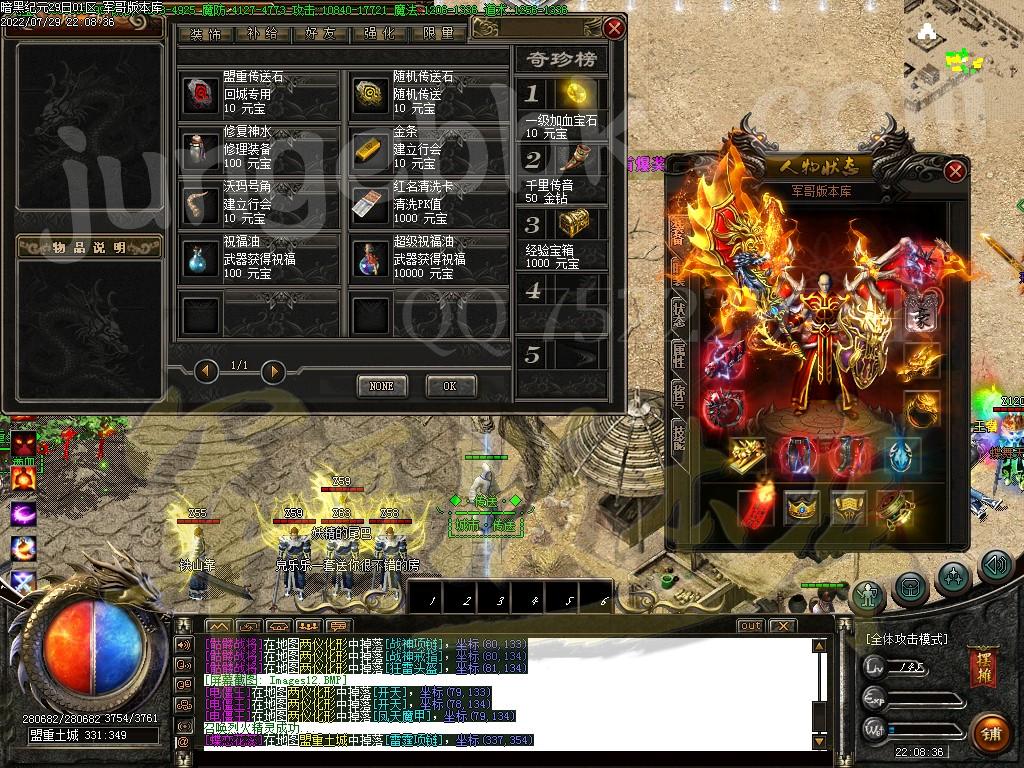Choose the 红名清洗卡 item
This screenshot has width=1024, height=768.
click(369, 204)
